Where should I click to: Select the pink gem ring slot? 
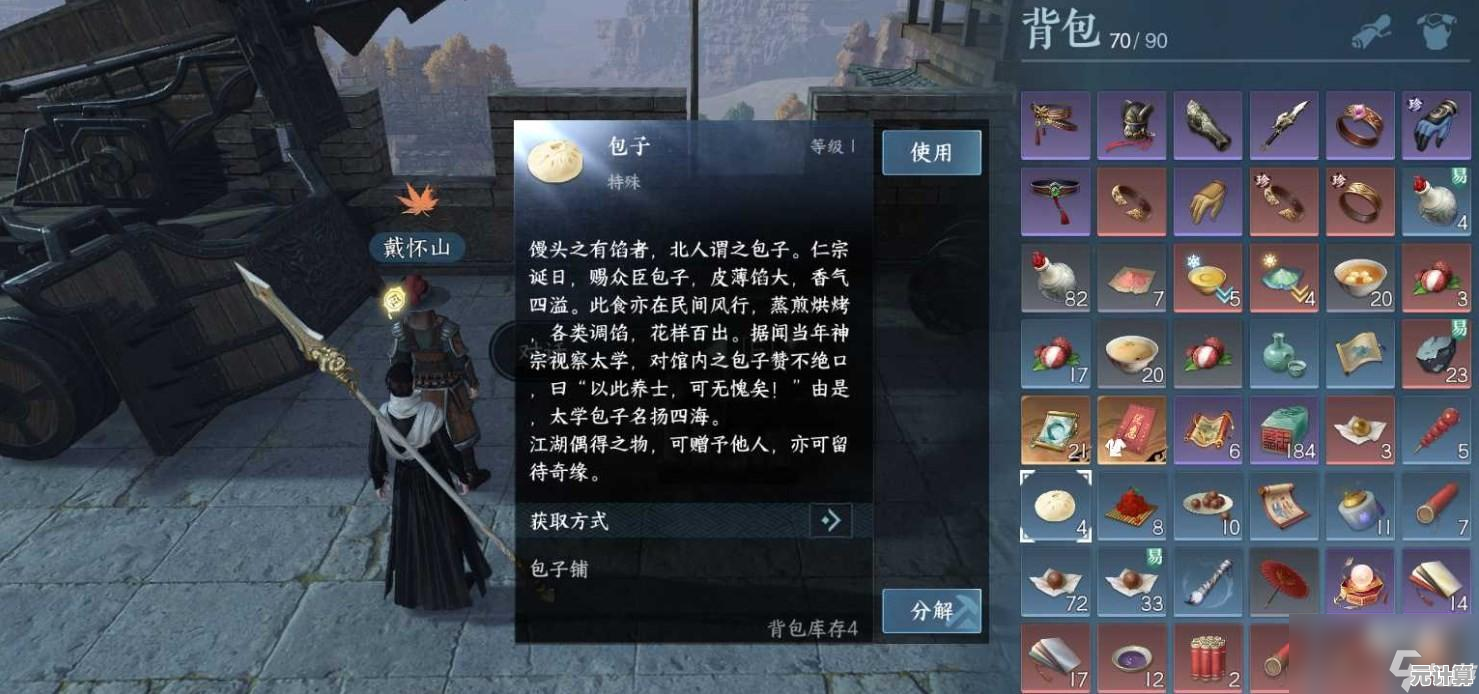(1359, 125)
